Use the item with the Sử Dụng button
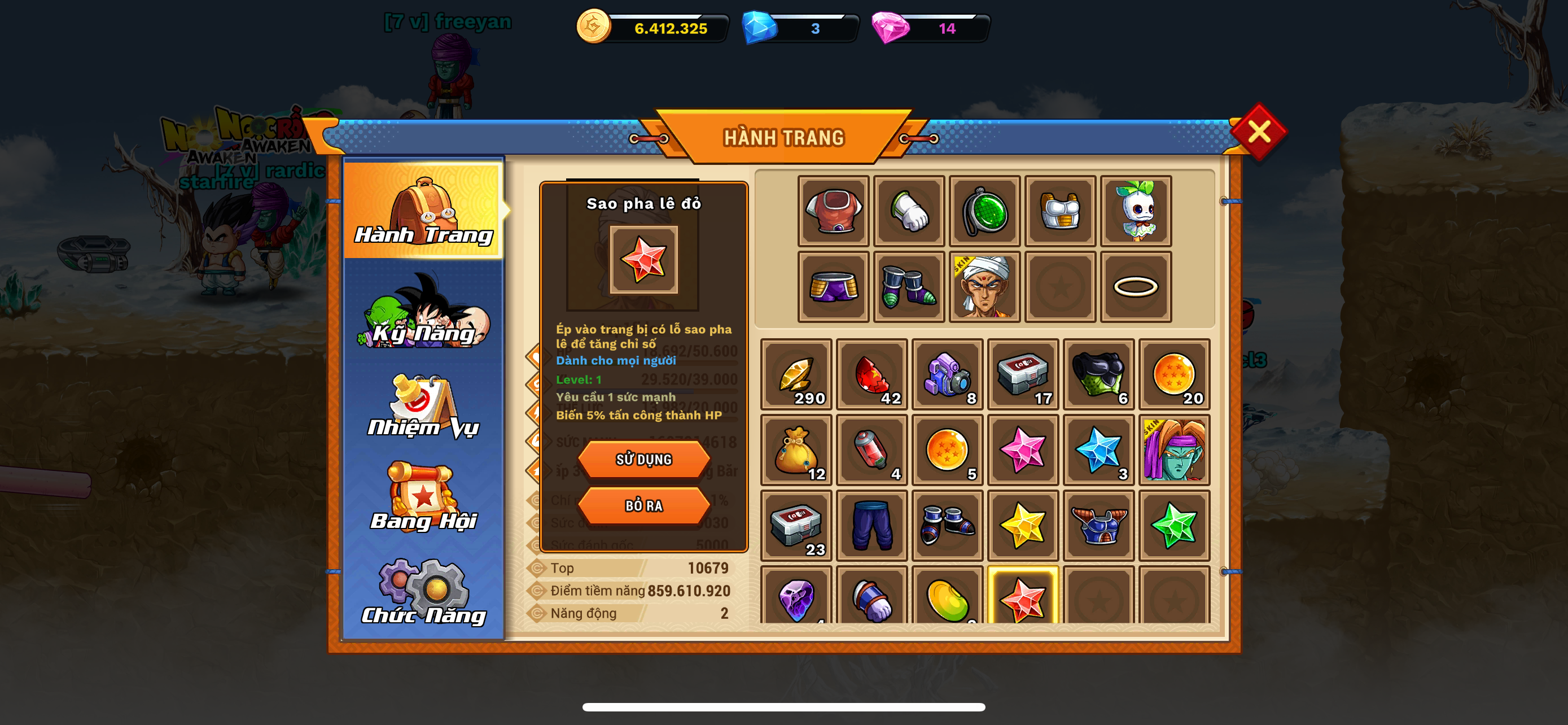The height and width of the screenshot is (725, 1568). pos(643,459)
